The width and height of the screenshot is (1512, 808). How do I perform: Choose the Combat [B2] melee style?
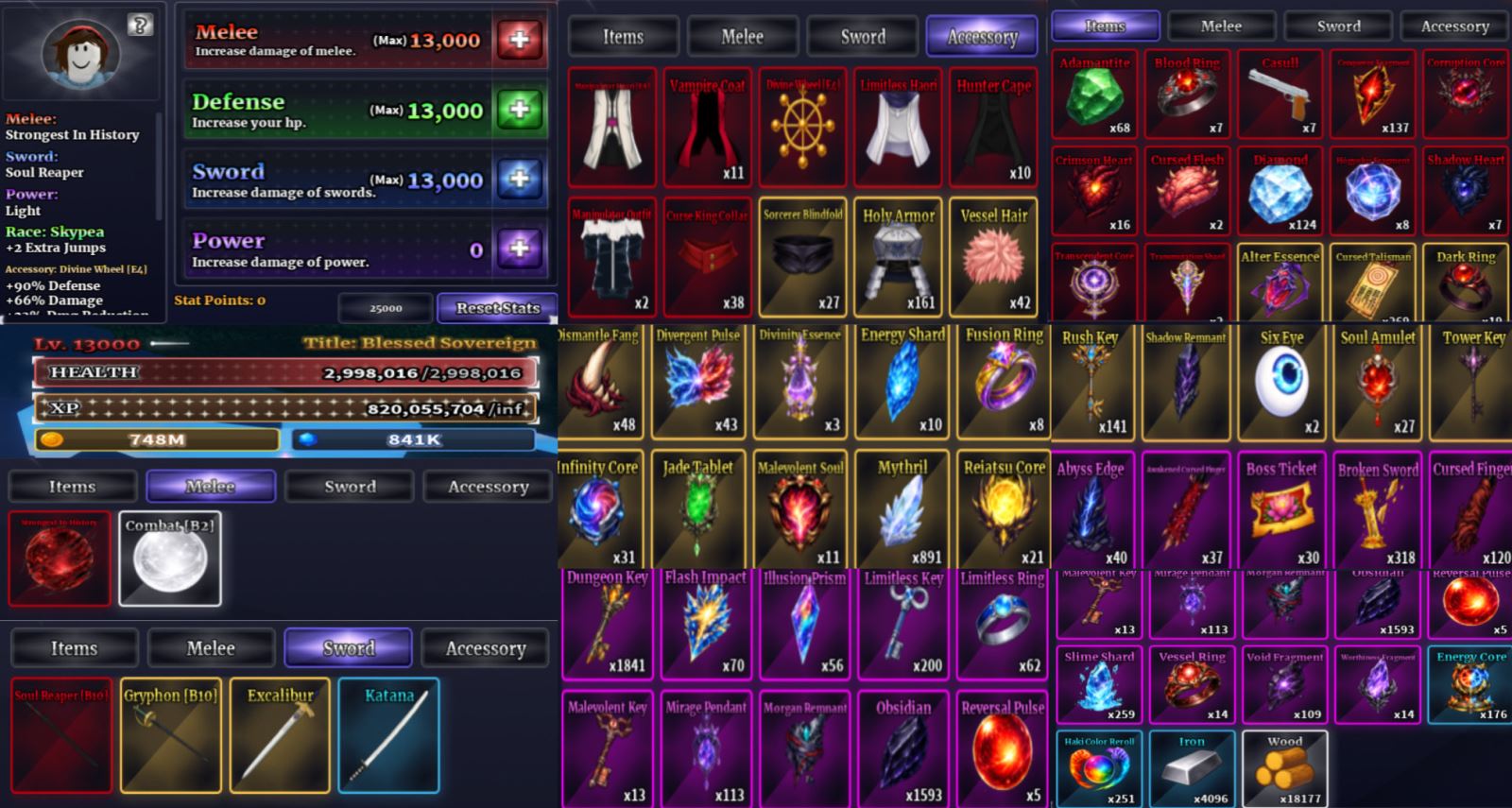[170, 559]
